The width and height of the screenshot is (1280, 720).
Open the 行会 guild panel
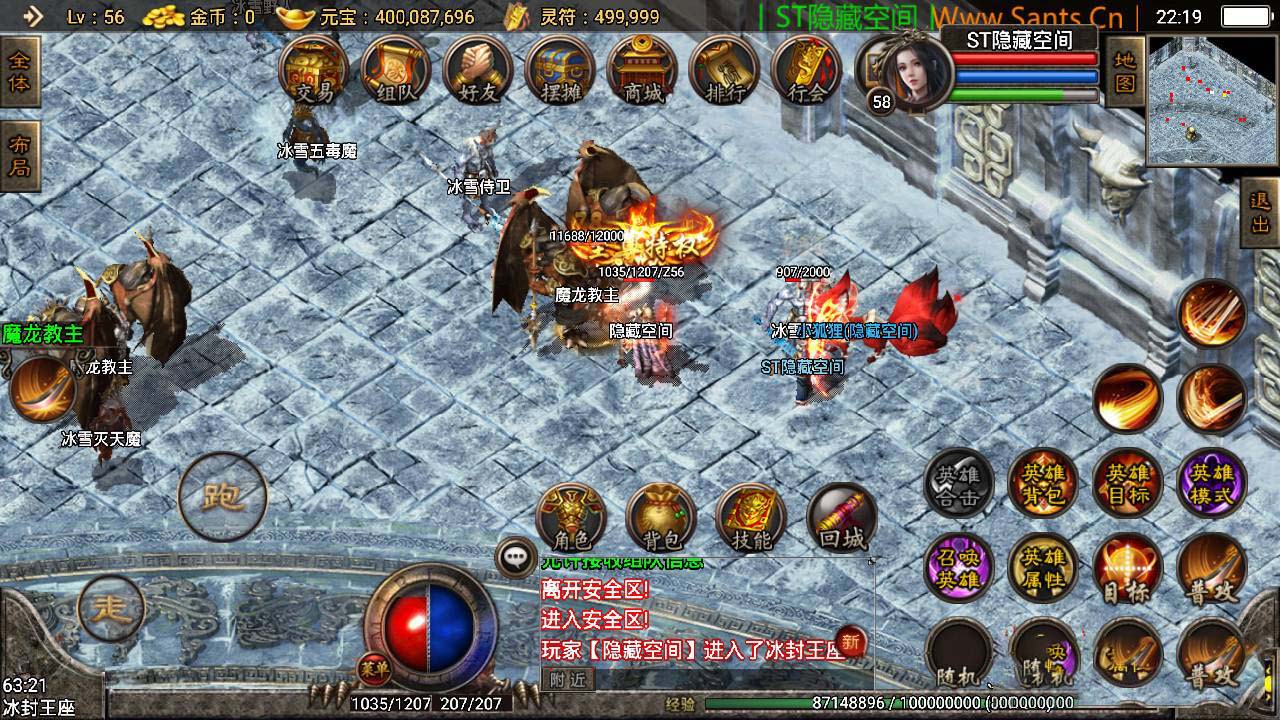point(807,72)
